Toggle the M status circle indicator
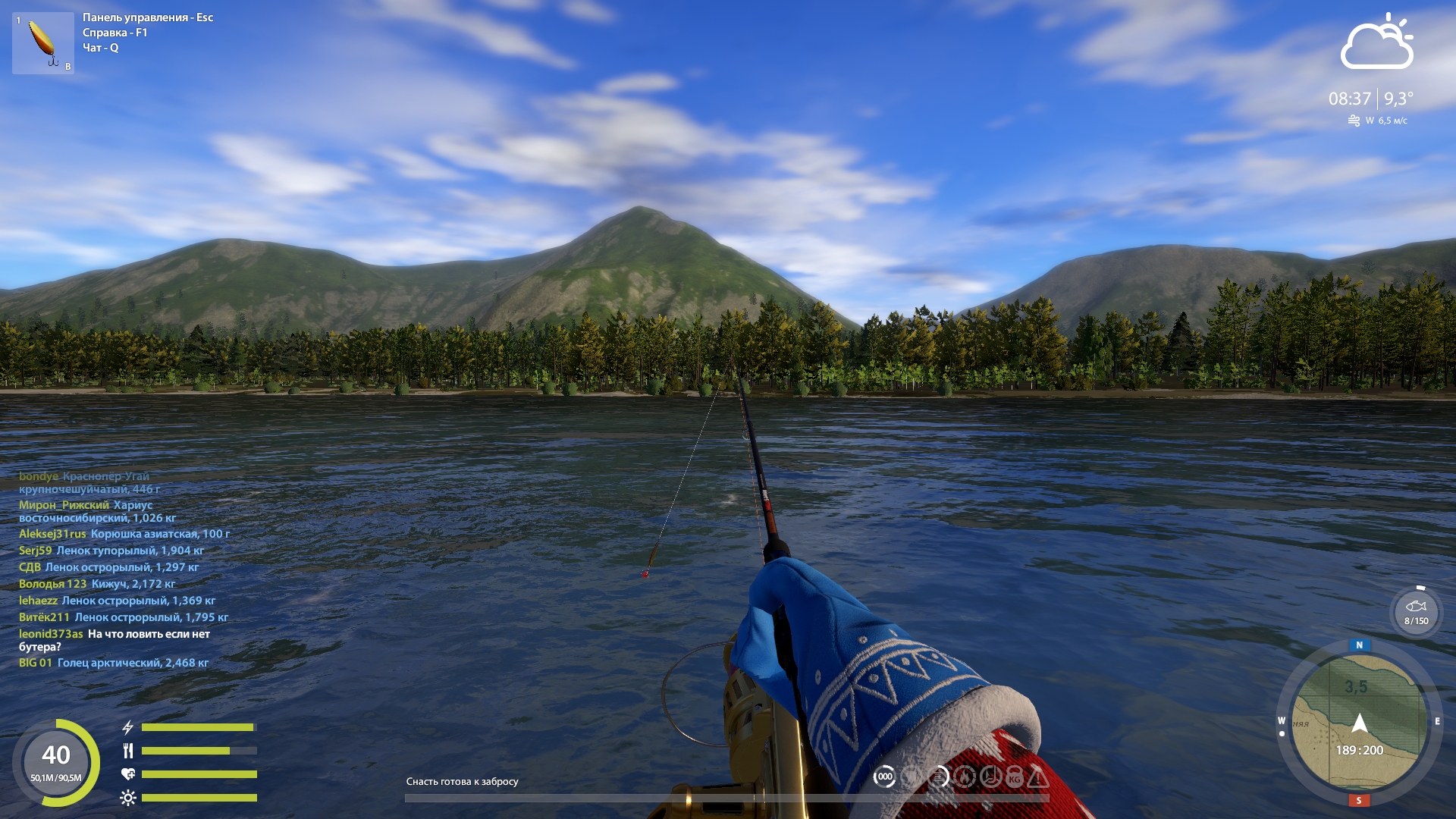 coord(965,777)
